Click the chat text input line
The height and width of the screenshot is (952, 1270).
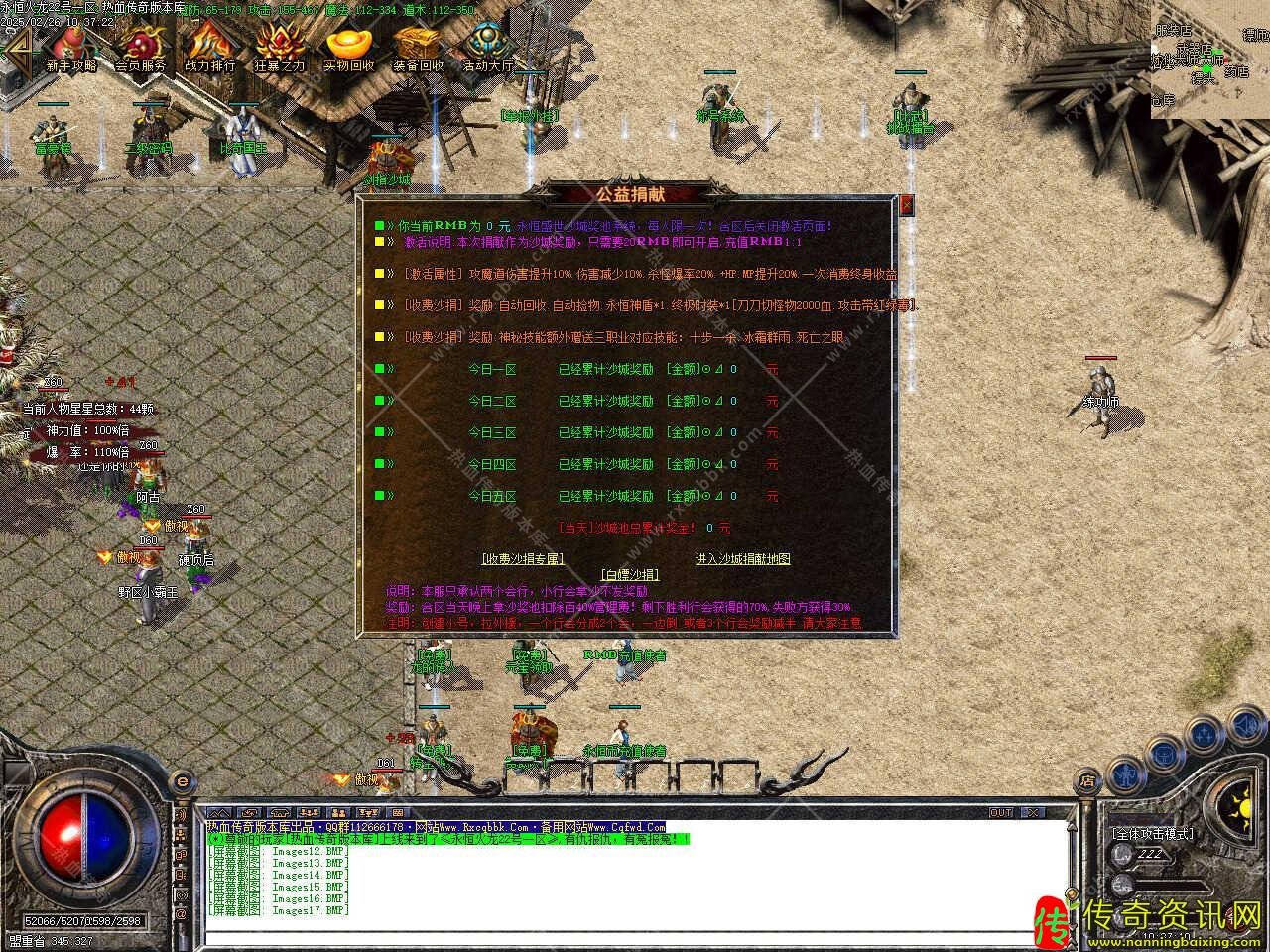pyautogui.click(x=635, y=936)
